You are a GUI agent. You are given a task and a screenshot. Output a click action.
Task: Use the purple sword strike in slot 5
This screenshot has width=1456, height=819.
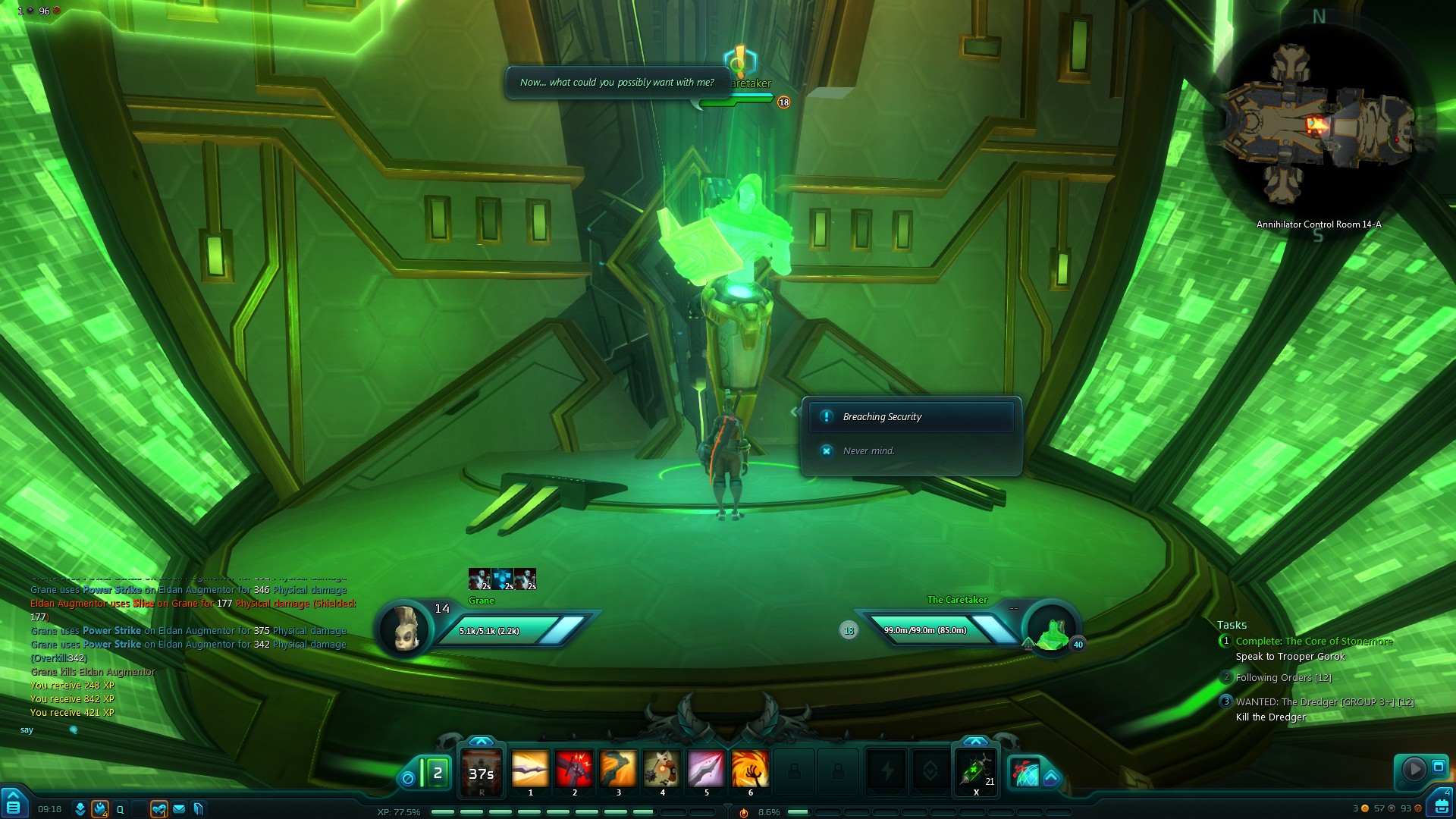(x=706, y=770)
